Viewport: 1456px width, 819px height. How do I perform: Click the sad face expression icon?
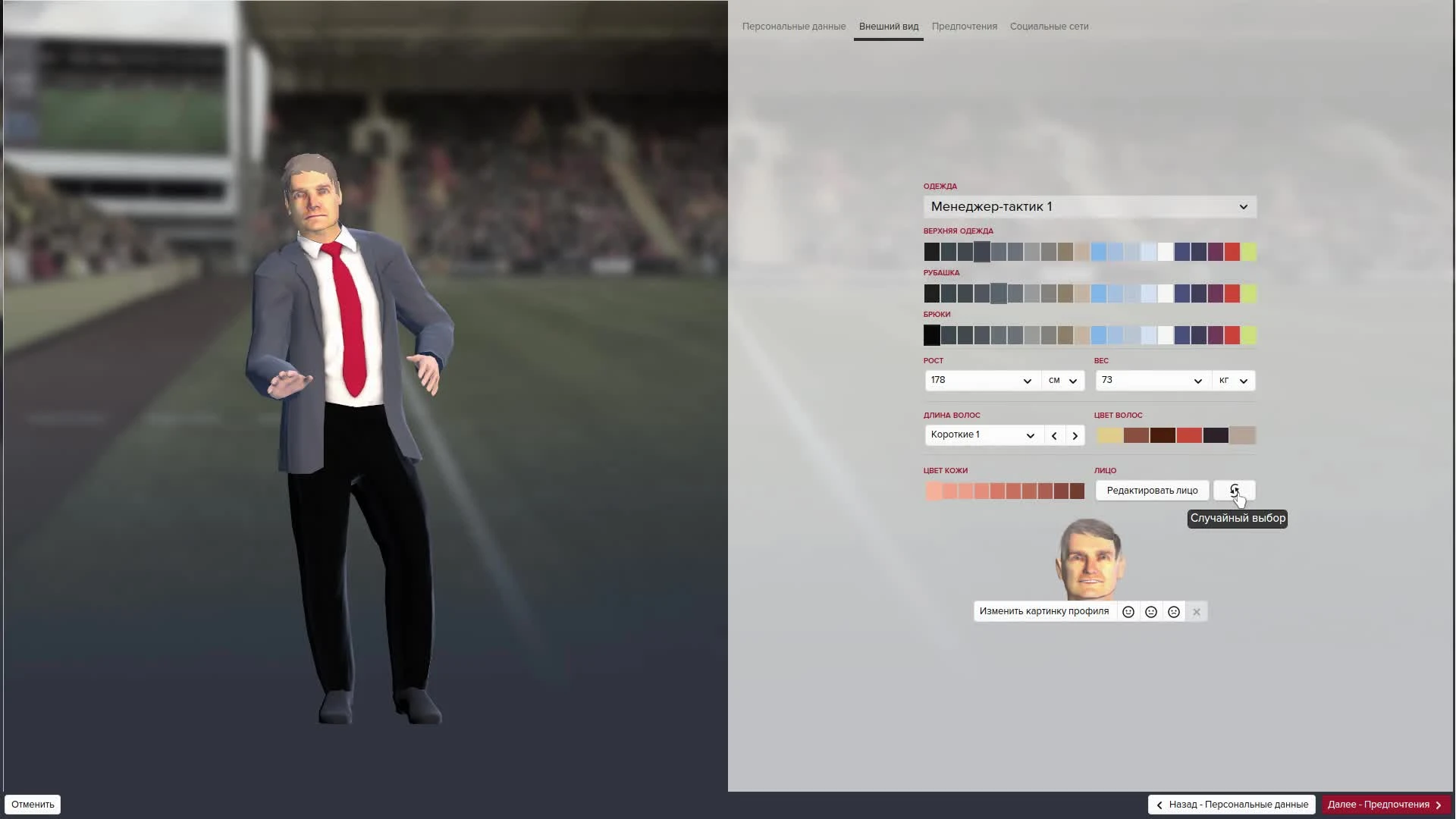point(1174,611)
